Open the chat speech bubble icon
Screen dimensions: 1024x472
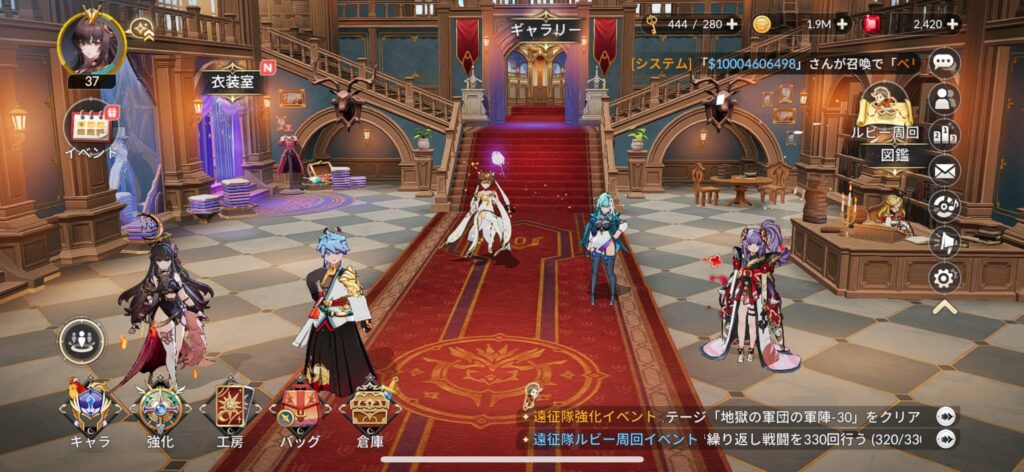(944, 63)
